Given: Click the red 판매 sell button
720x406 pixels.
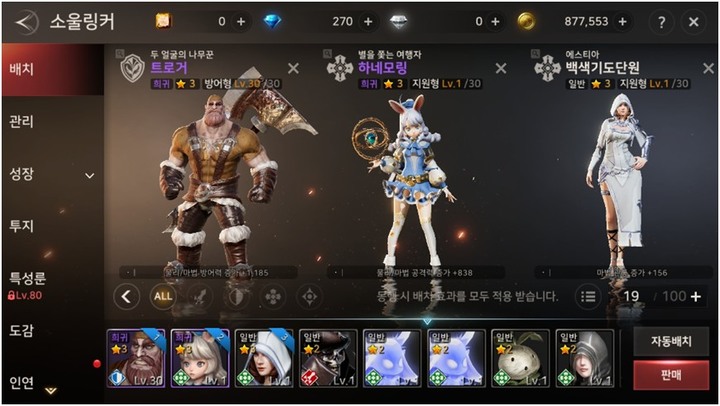Looking at the screenshot, I should pos(670,375).
